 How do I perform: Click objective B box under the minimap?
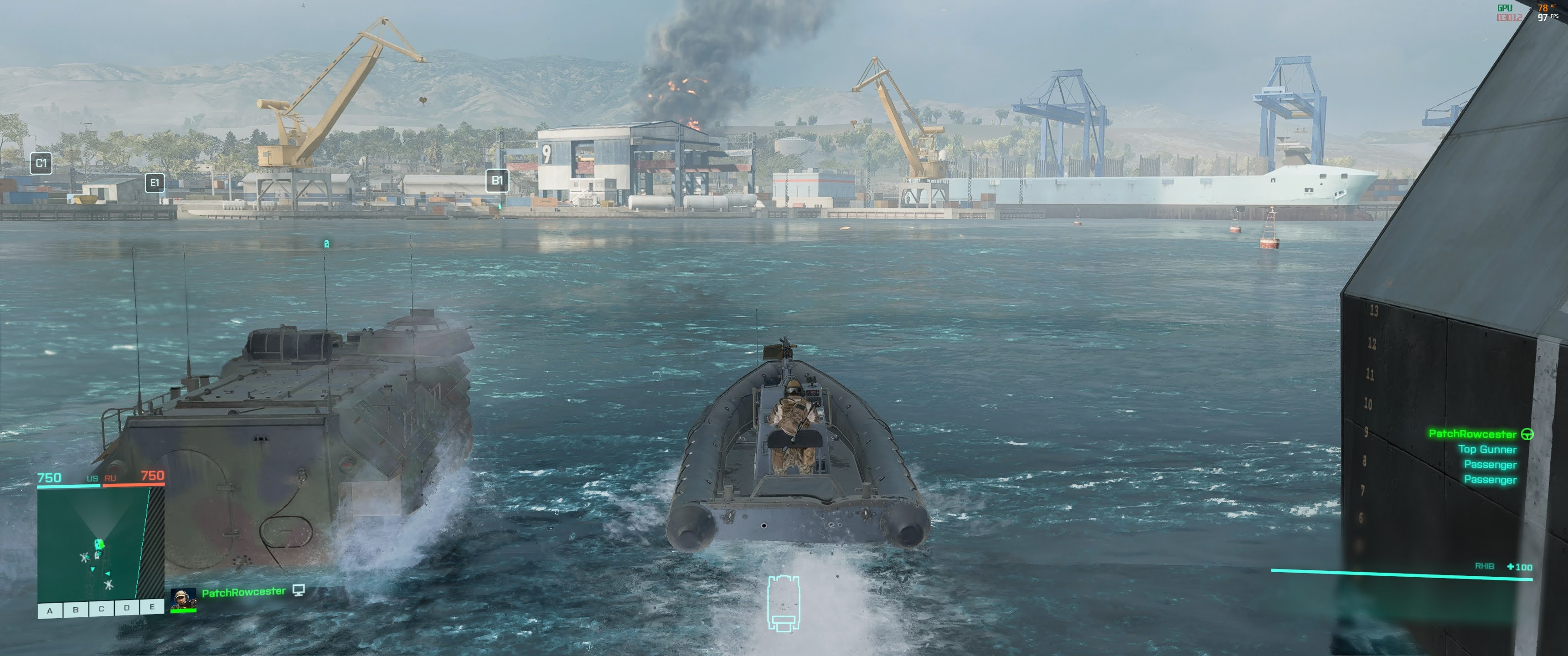tap(76, 609)
